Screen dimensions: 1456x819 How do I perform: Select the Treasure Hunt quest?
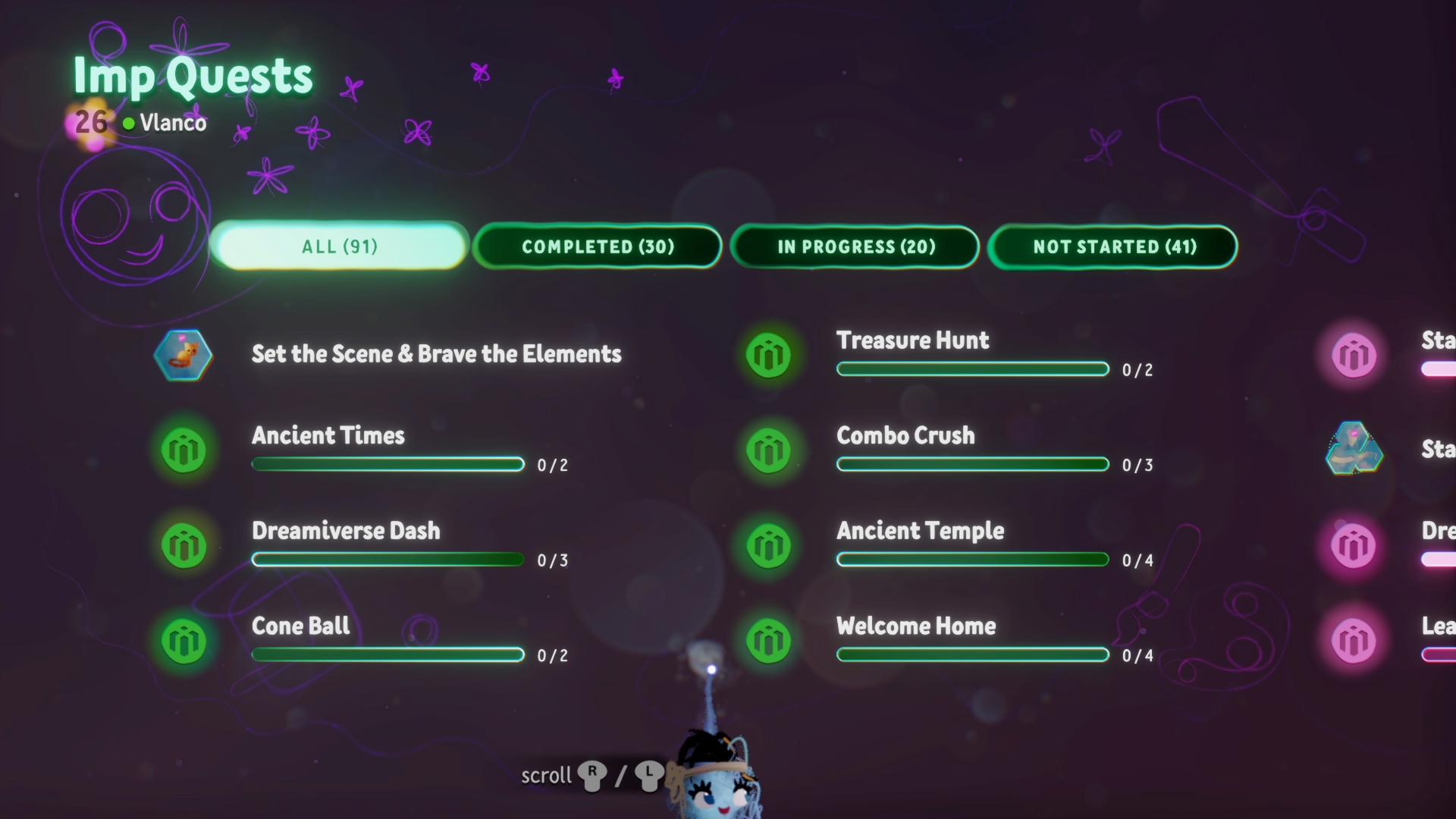point(912,340)
